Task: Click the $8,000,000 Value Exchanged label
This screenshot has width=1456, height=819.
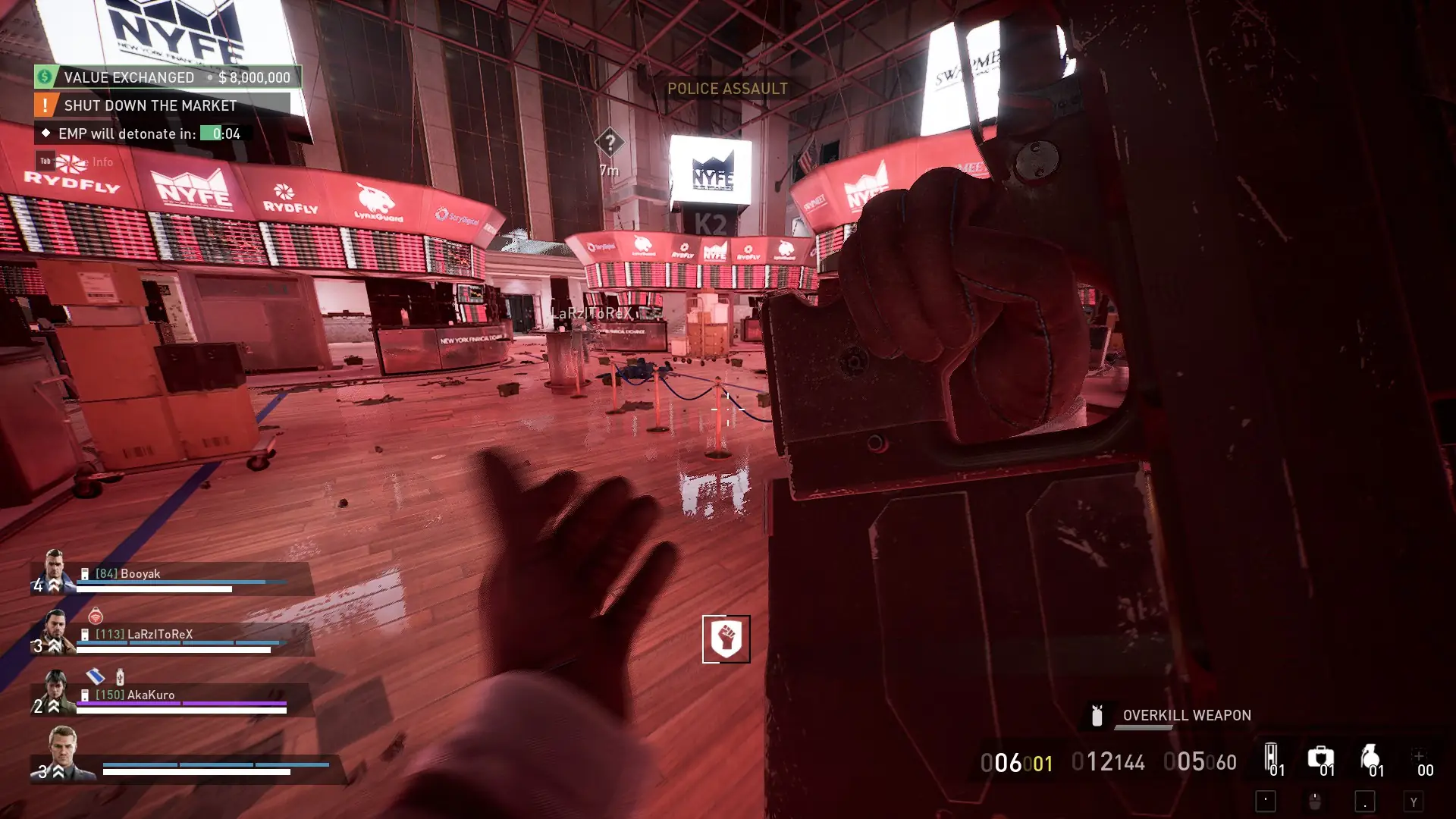Action: click(253, 77)
